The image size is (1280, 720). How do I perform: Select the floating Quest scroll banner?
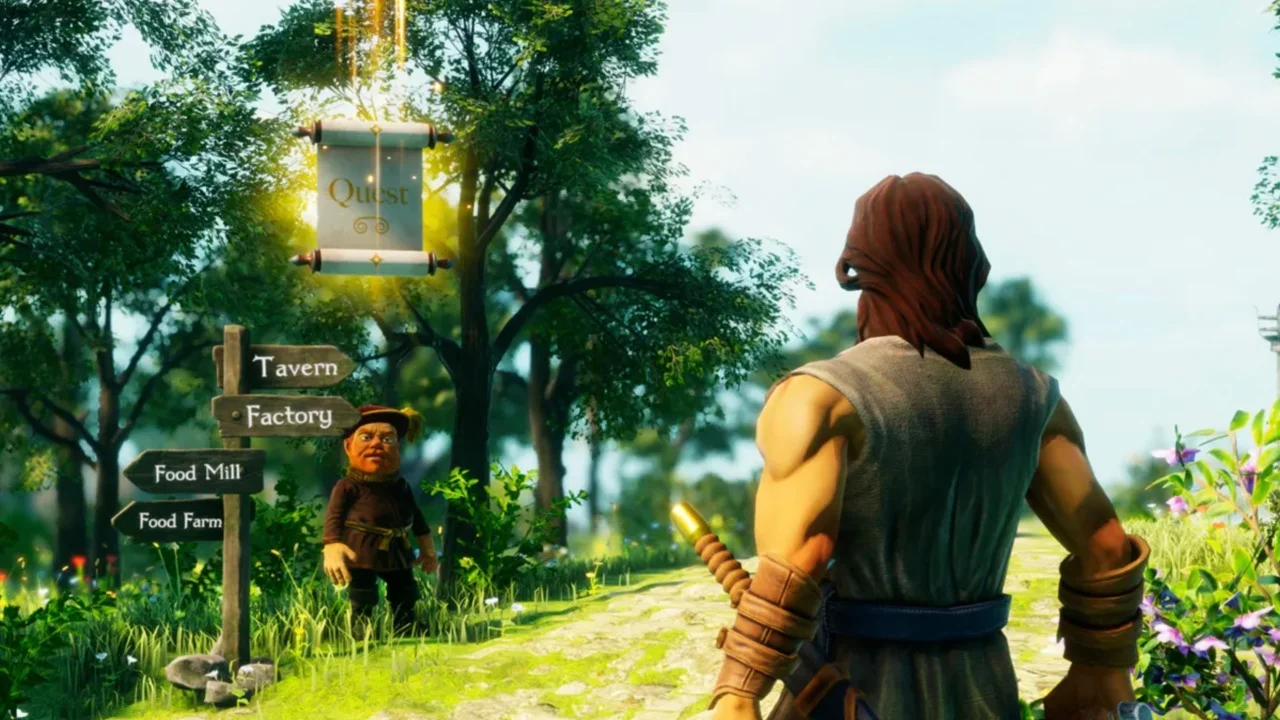[371, 196]
